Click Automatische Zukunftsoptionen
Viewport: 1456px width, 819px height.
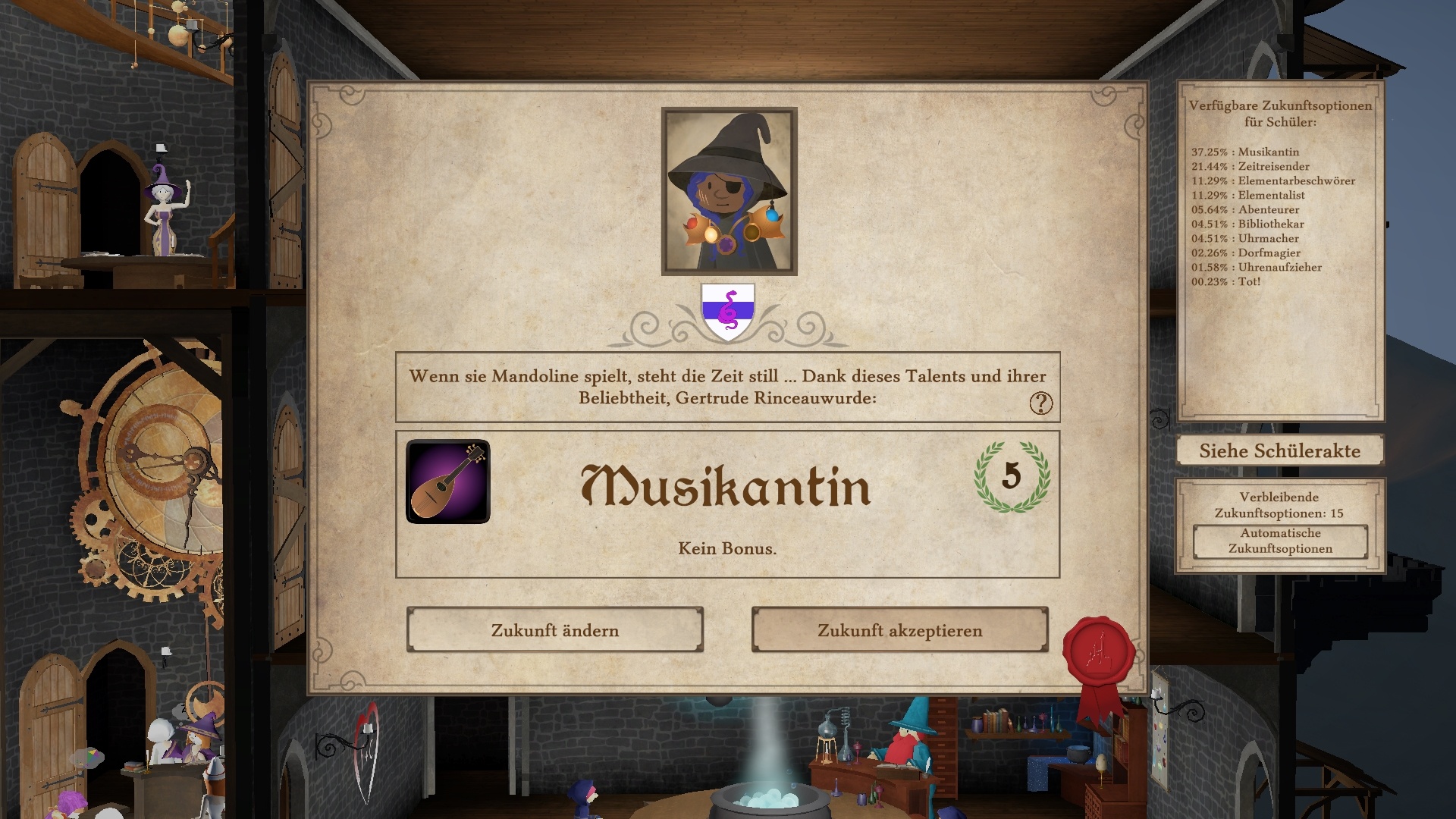pos(1279,541)
